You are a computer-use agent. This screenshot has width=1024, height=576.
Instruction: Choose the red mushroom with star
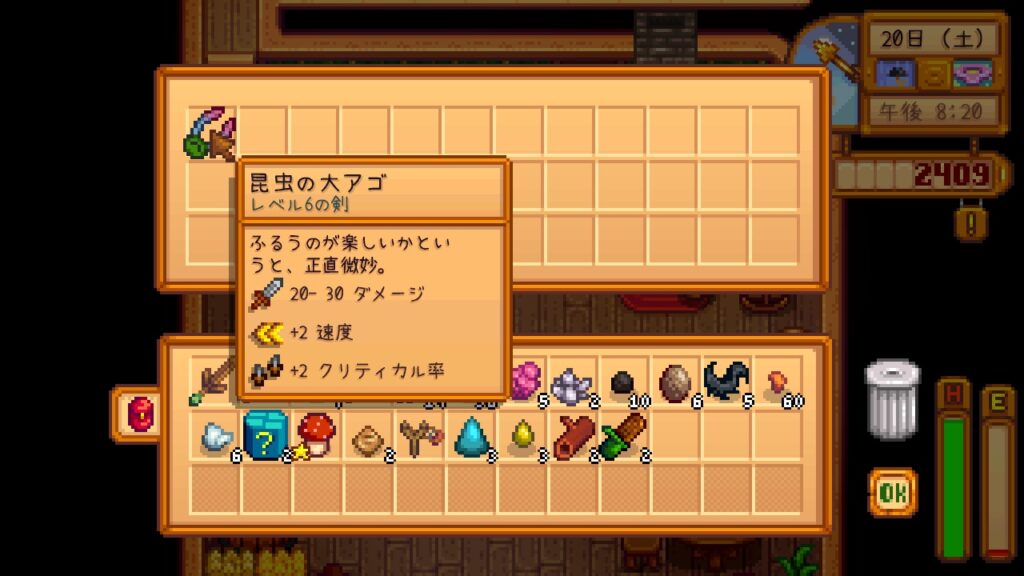[x=316, y=435]
